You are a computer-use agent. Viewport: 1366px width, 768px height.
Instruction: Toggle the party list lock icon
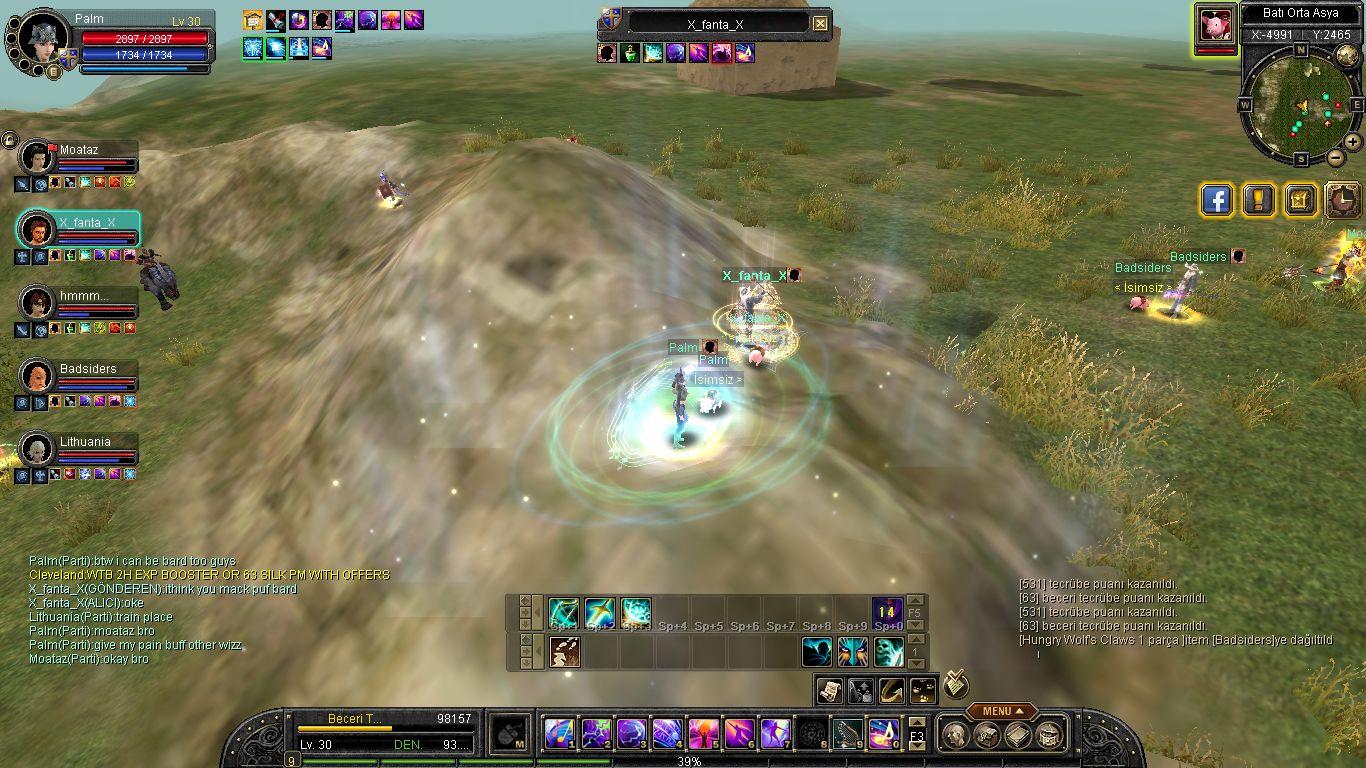pyautogui.click(x=10, y=139)
